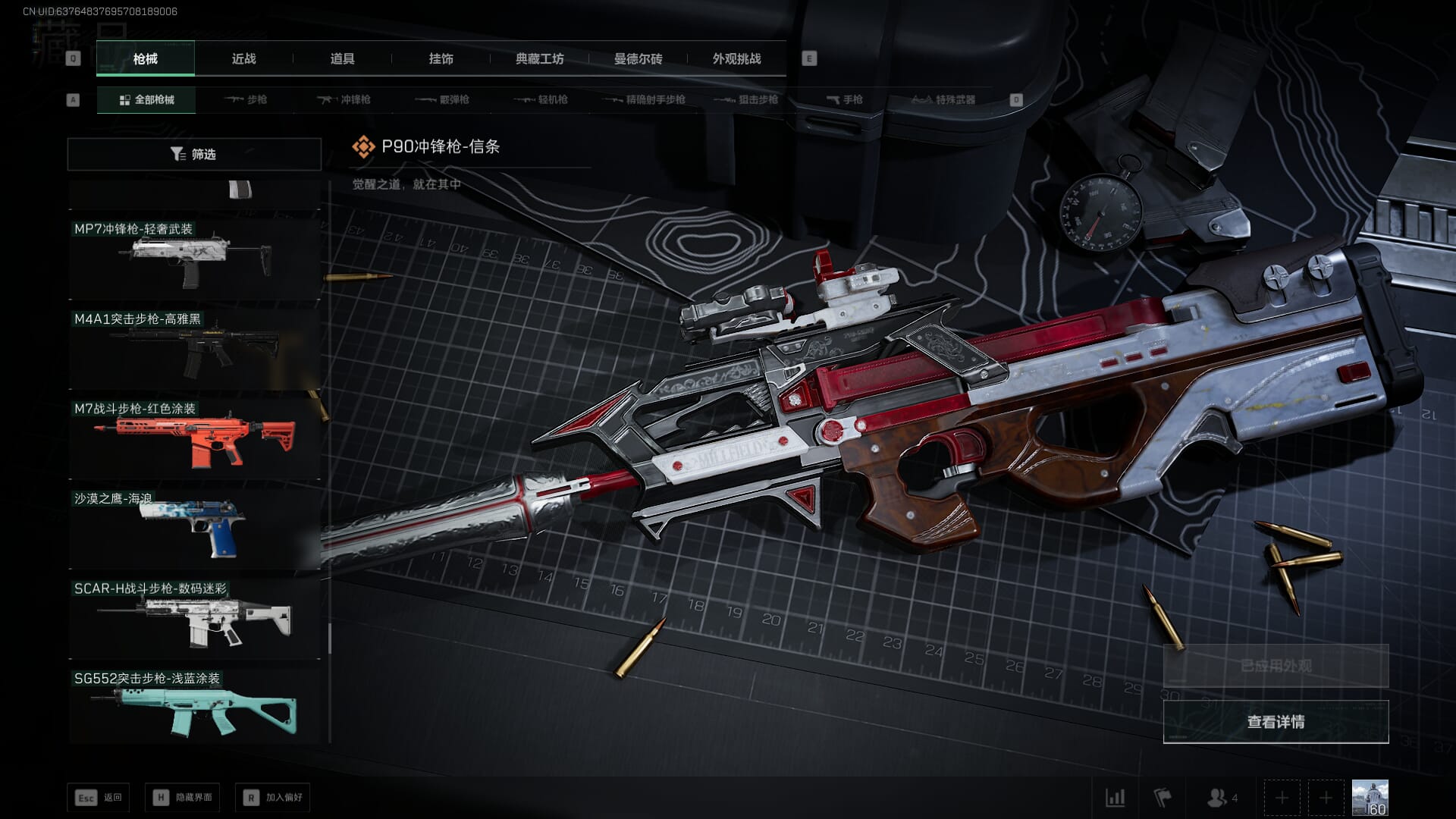This screenshot has height=819, width=1456.
Task: Click 查看详情 to view skin details
Action: click(x=1276, y=721)
